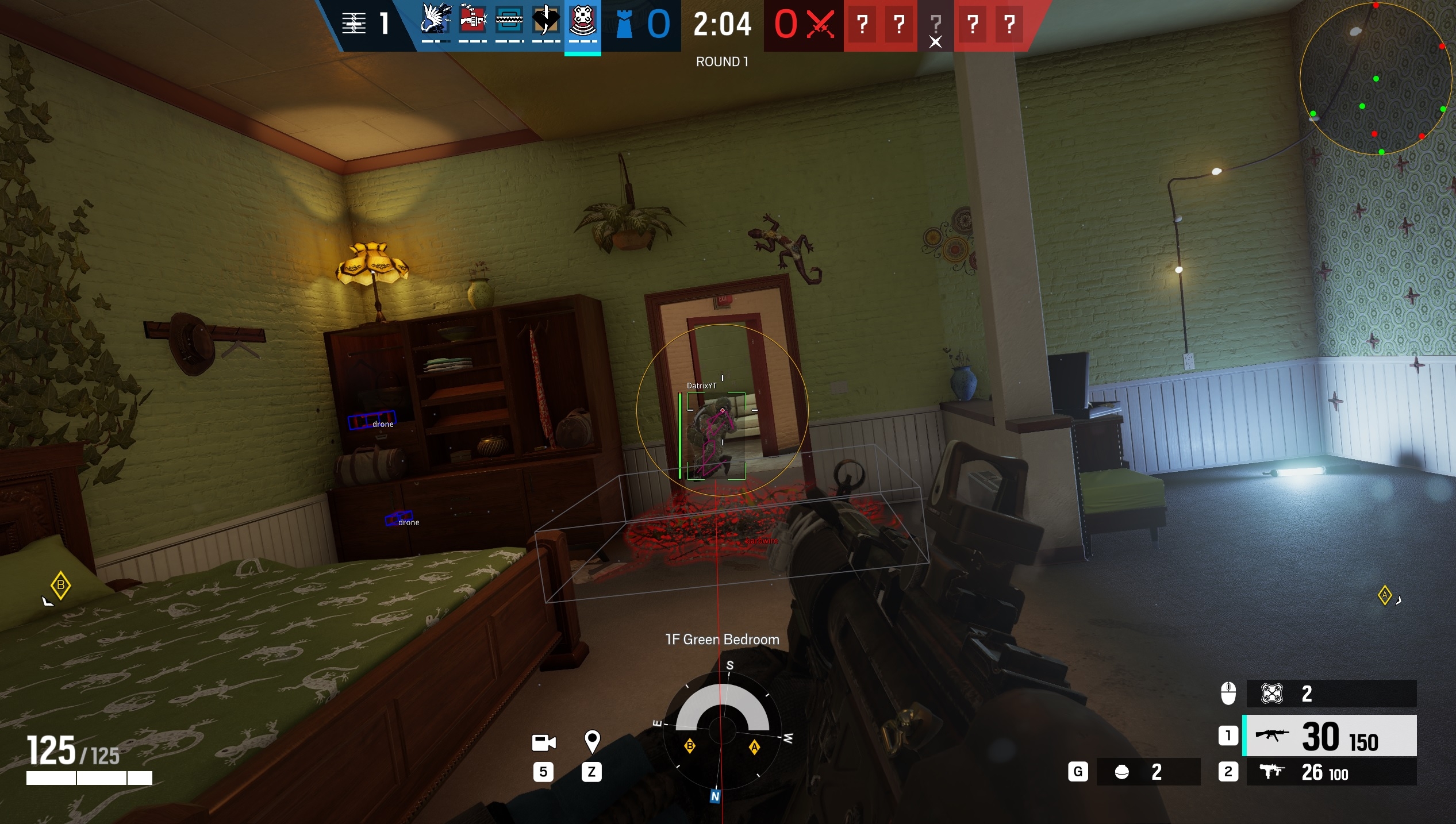The height and width of the screenshot is (824, 1456).
Task: Click the 1F Green Bedroom location label
Action: click(722, 639)
